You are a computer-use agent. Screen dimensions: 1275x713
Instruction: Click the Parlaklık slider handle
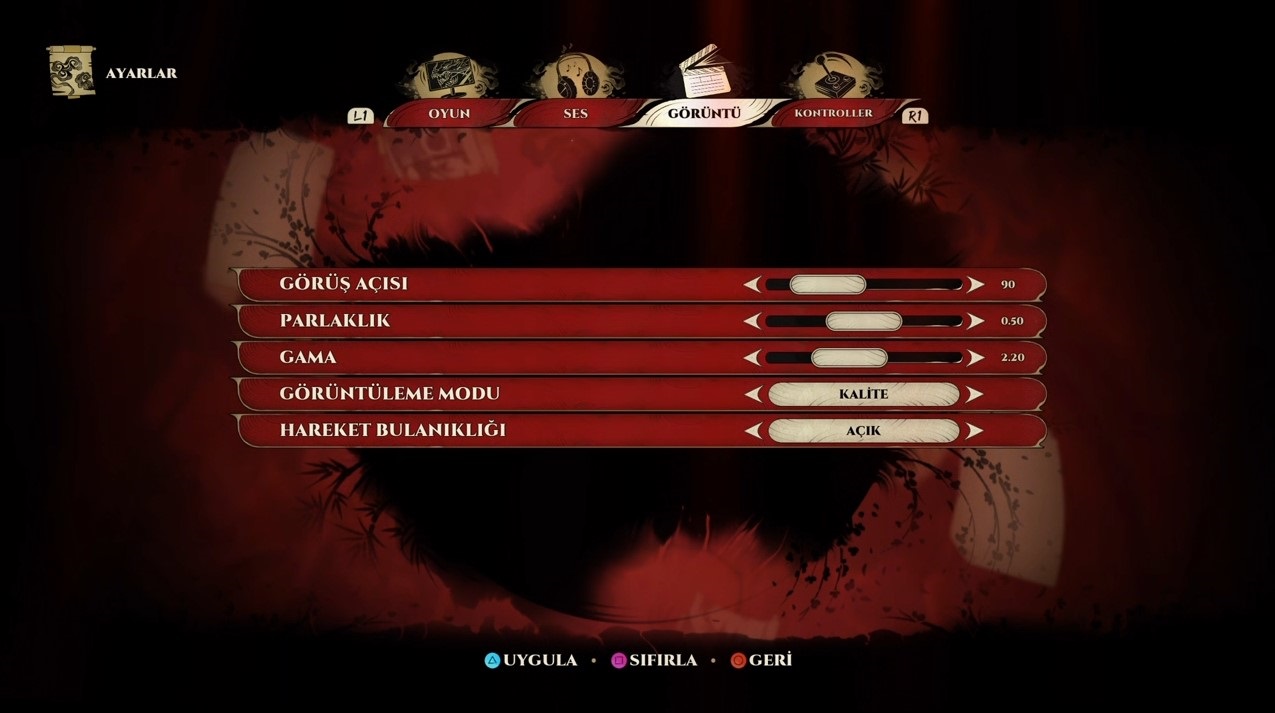tap(864, 321)
